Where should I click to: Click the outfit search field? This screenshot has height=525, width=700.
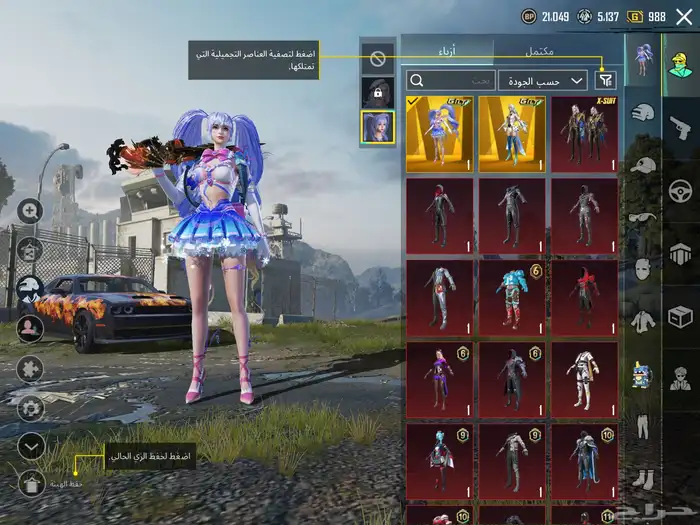pos(452,80)
